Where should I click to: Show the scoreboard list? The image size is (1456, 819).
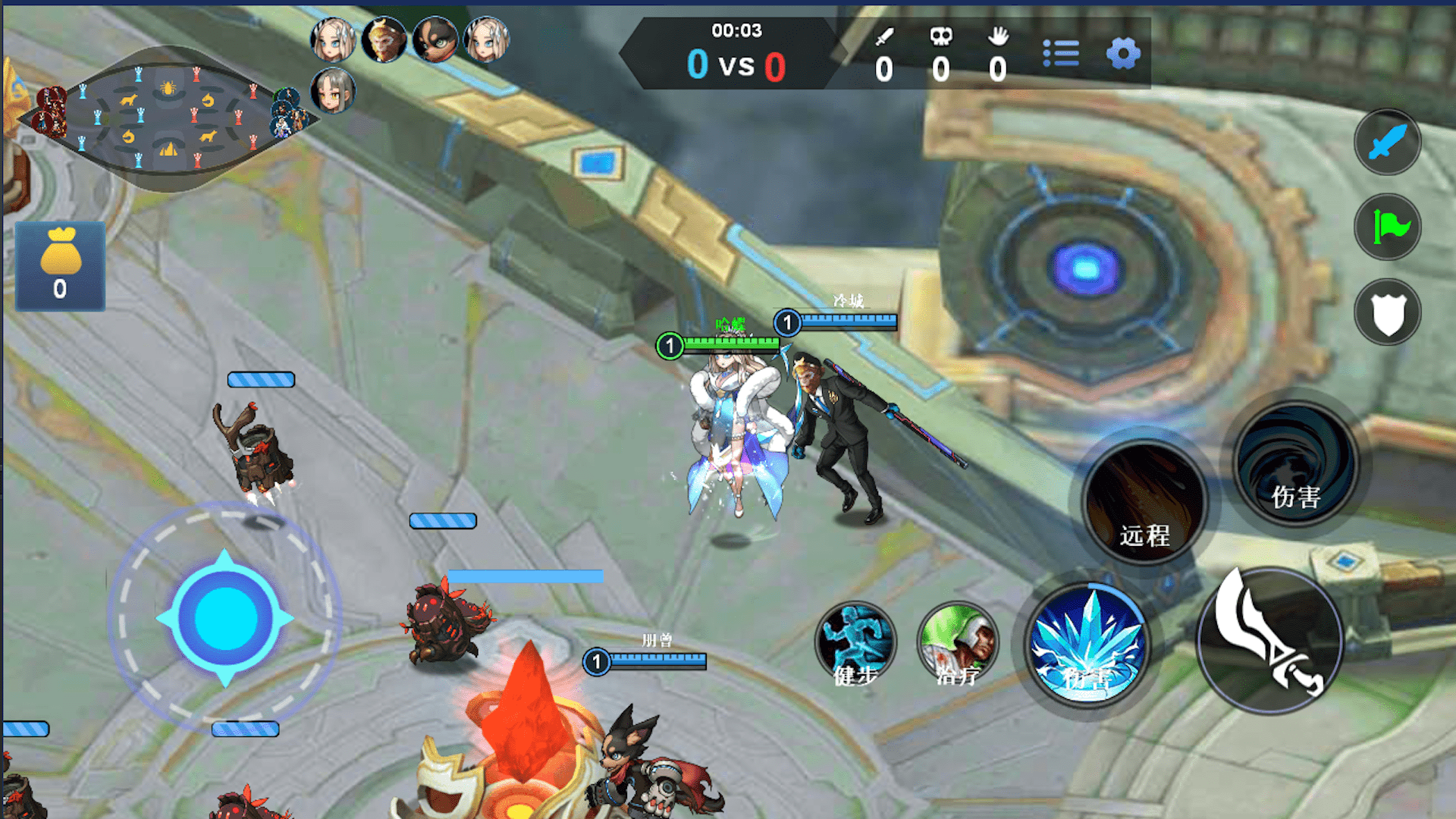pyautogui.click(x=1061, y=54)
